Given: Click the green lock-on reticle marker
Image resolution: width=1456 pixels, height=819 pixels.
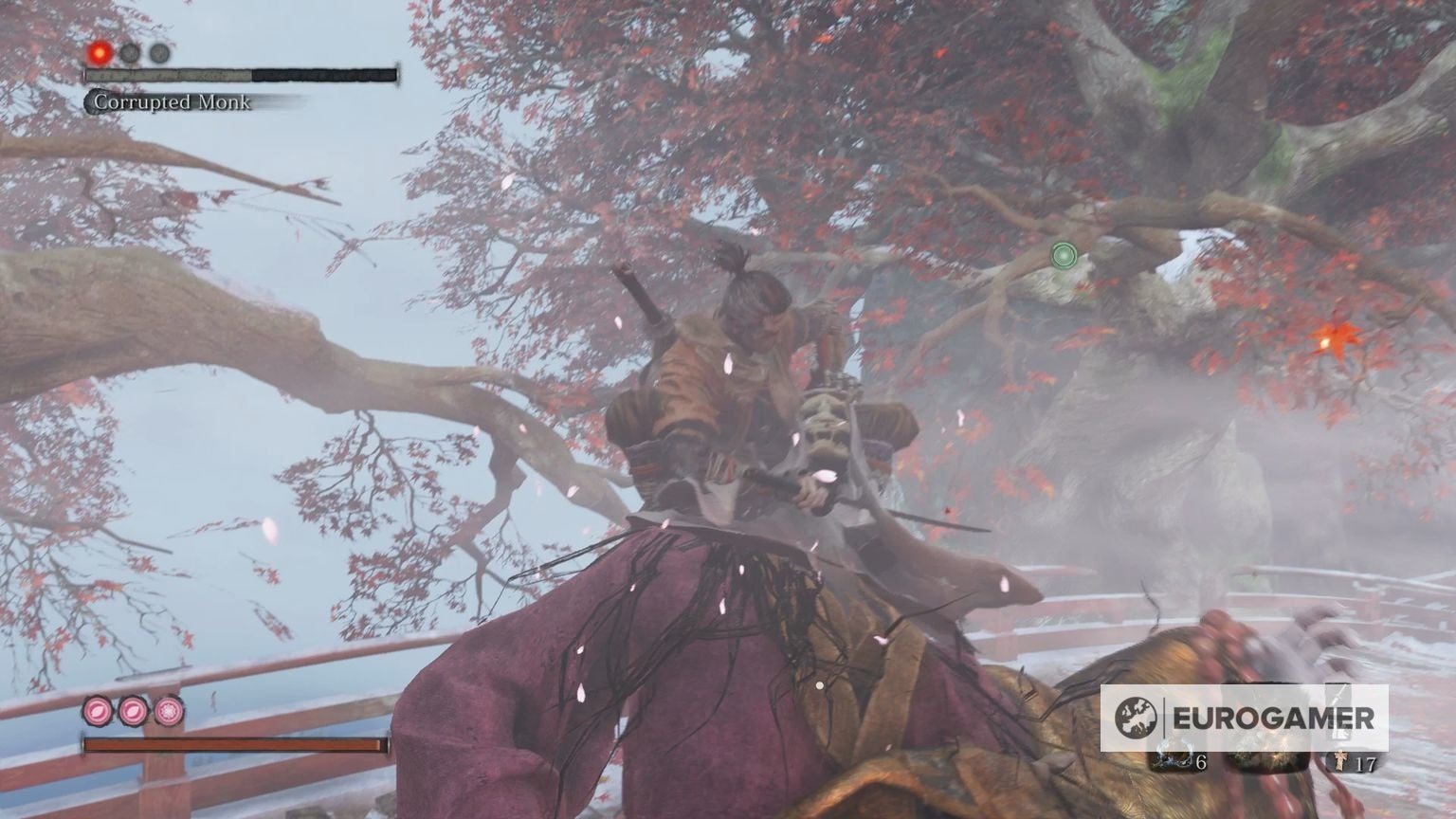Looking at the screenshot, I should (x=1062, y=257).
